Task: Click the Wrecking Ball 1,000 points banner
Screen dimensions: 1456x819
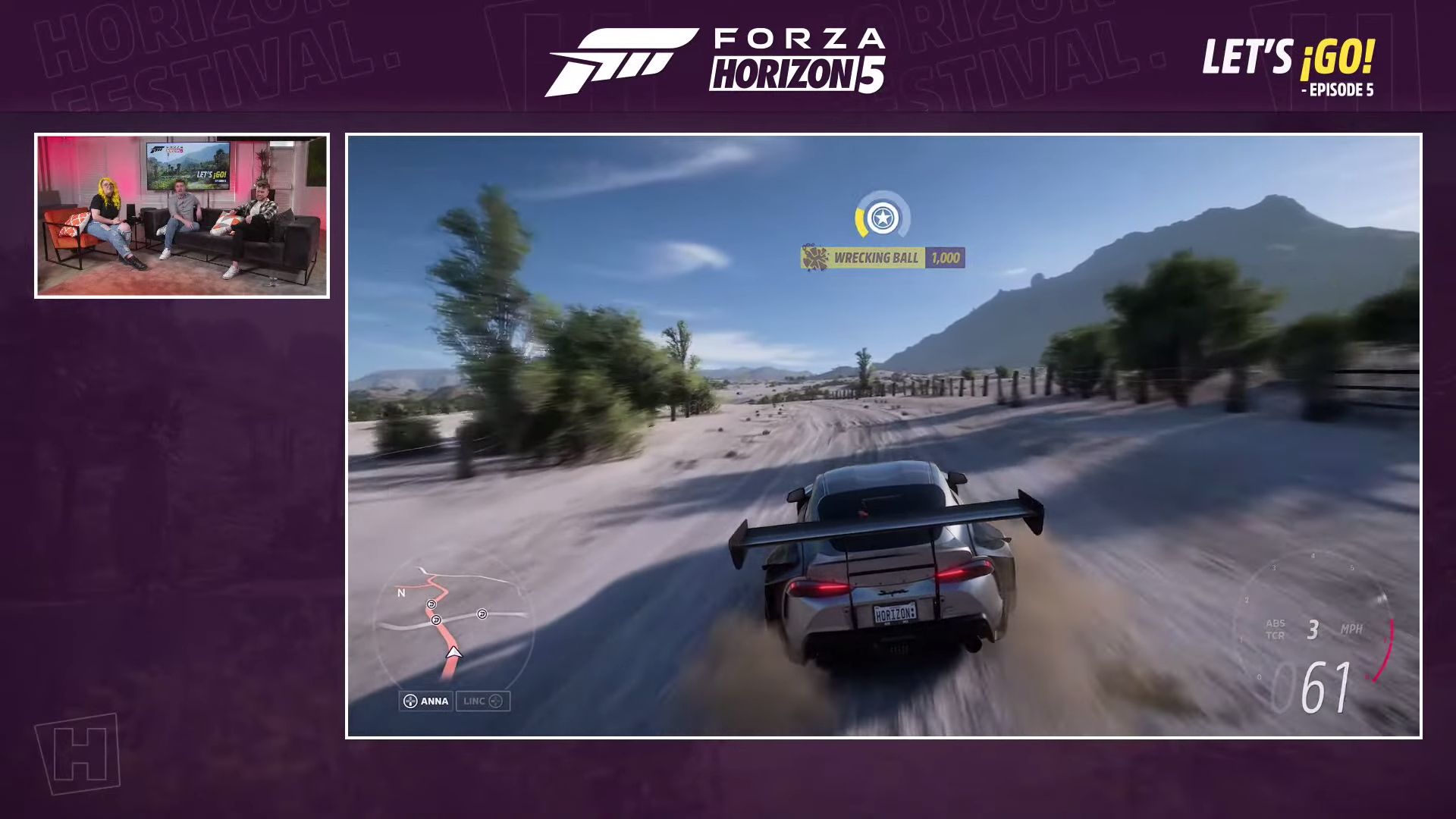Action: point(882,258)
